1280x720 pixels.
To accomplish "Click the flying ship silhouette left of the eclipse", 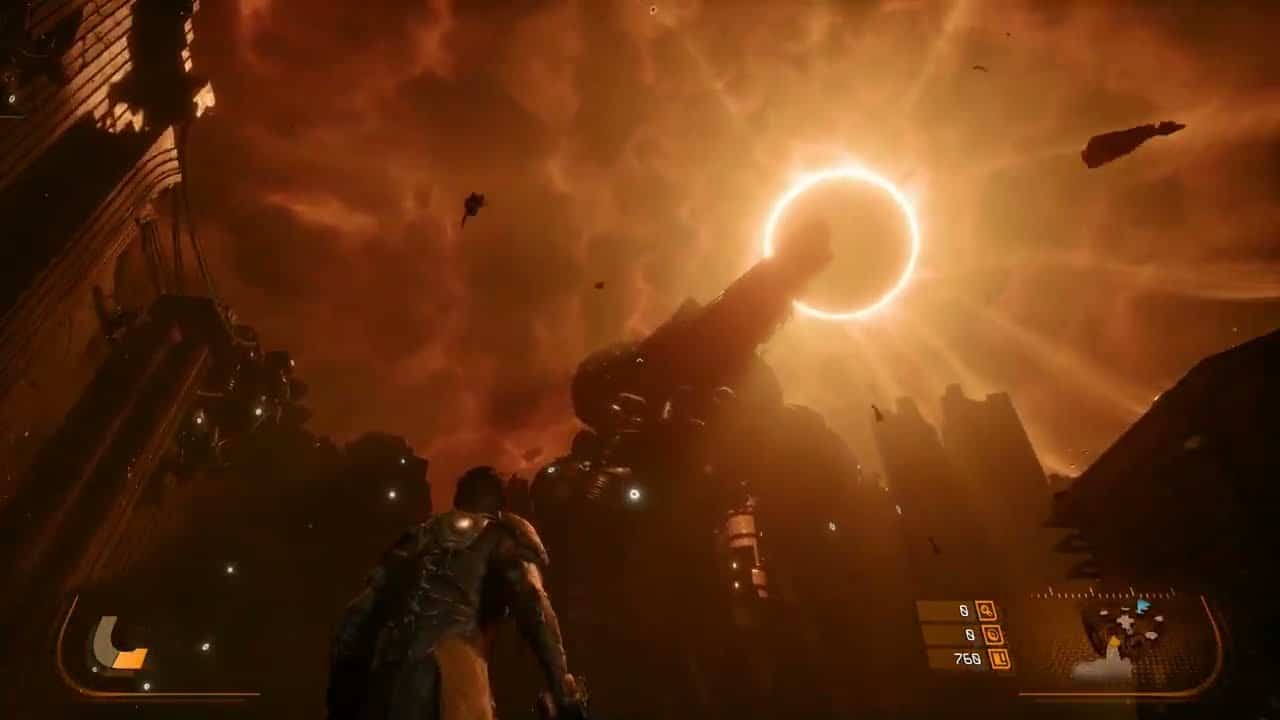I will [x=473, y=205].
